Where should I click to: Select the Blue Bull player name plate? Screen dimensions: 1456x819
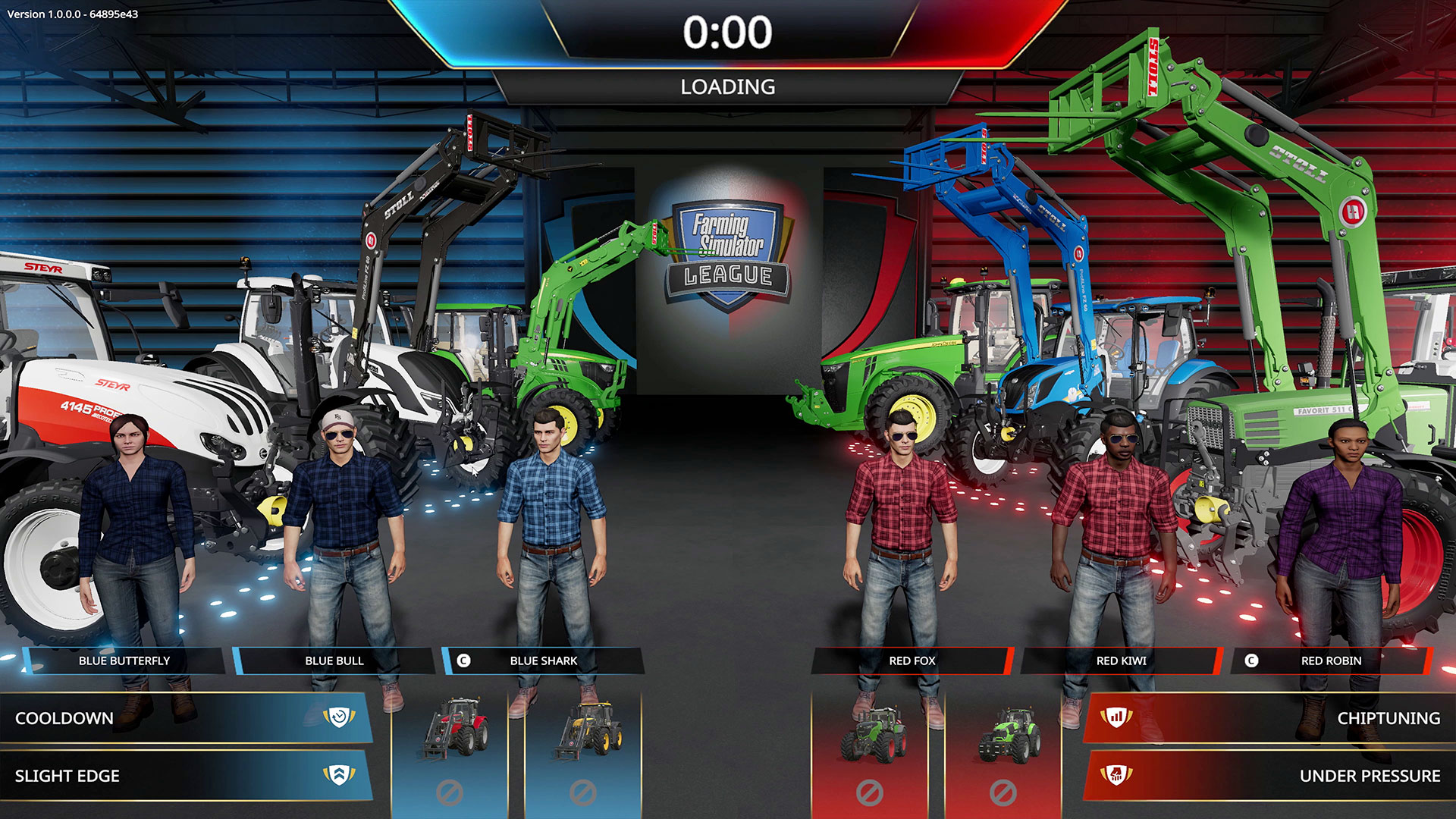click(x=334, y=661)
